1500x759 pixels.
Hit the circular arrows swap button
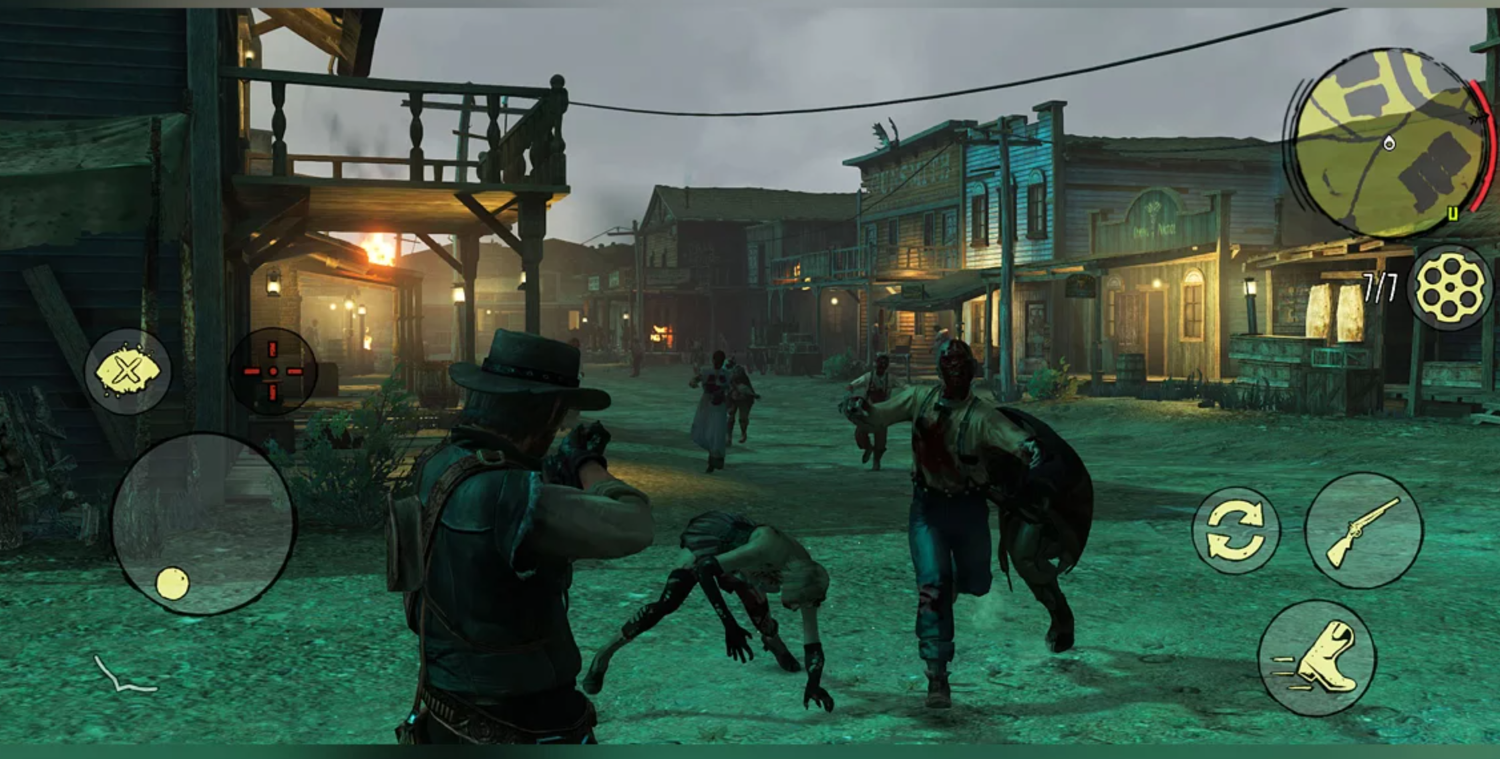[x=1236, y=530]
